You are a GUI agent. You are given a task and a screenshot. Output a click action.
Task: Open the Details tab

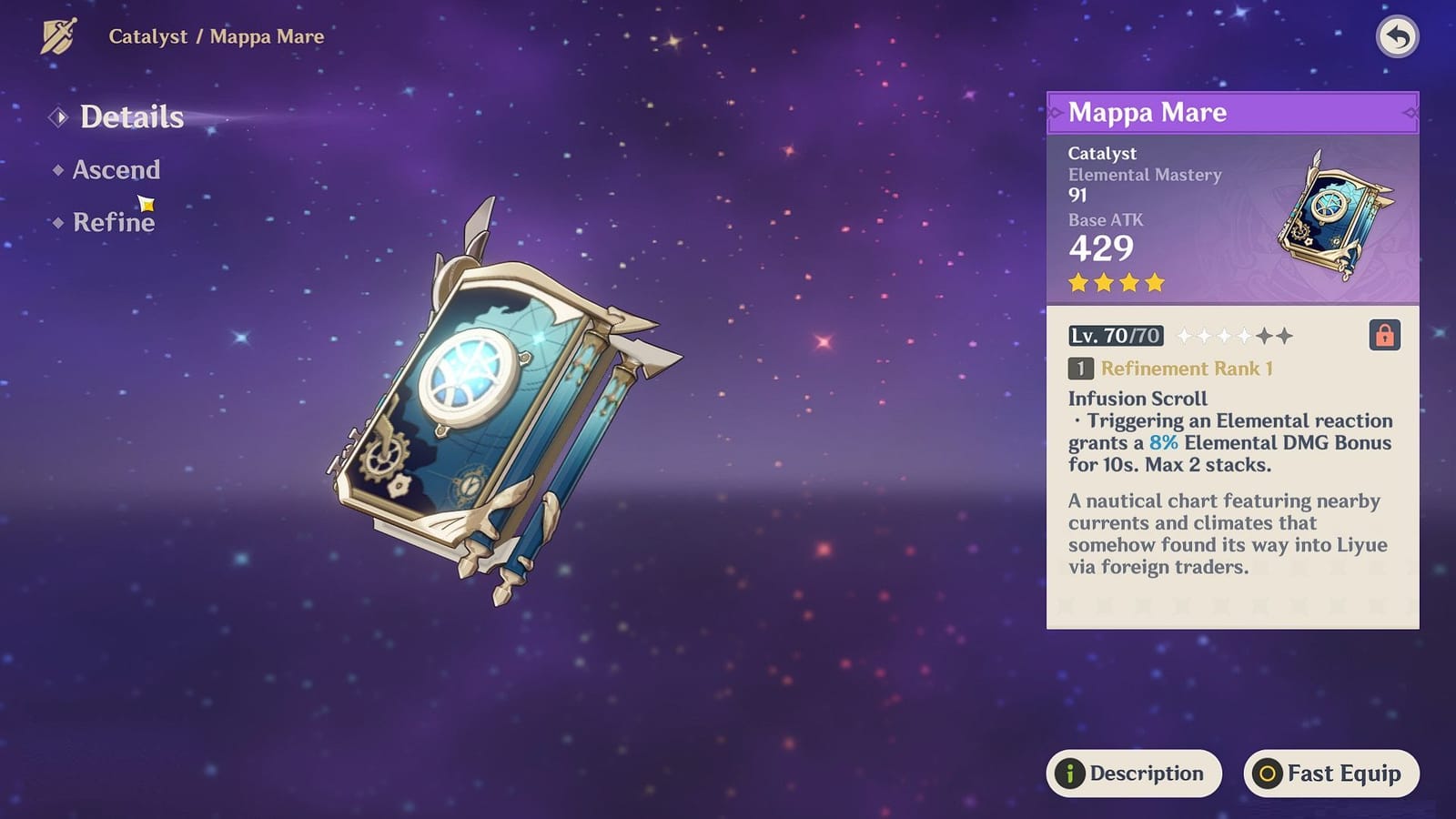tap(131, 117)
